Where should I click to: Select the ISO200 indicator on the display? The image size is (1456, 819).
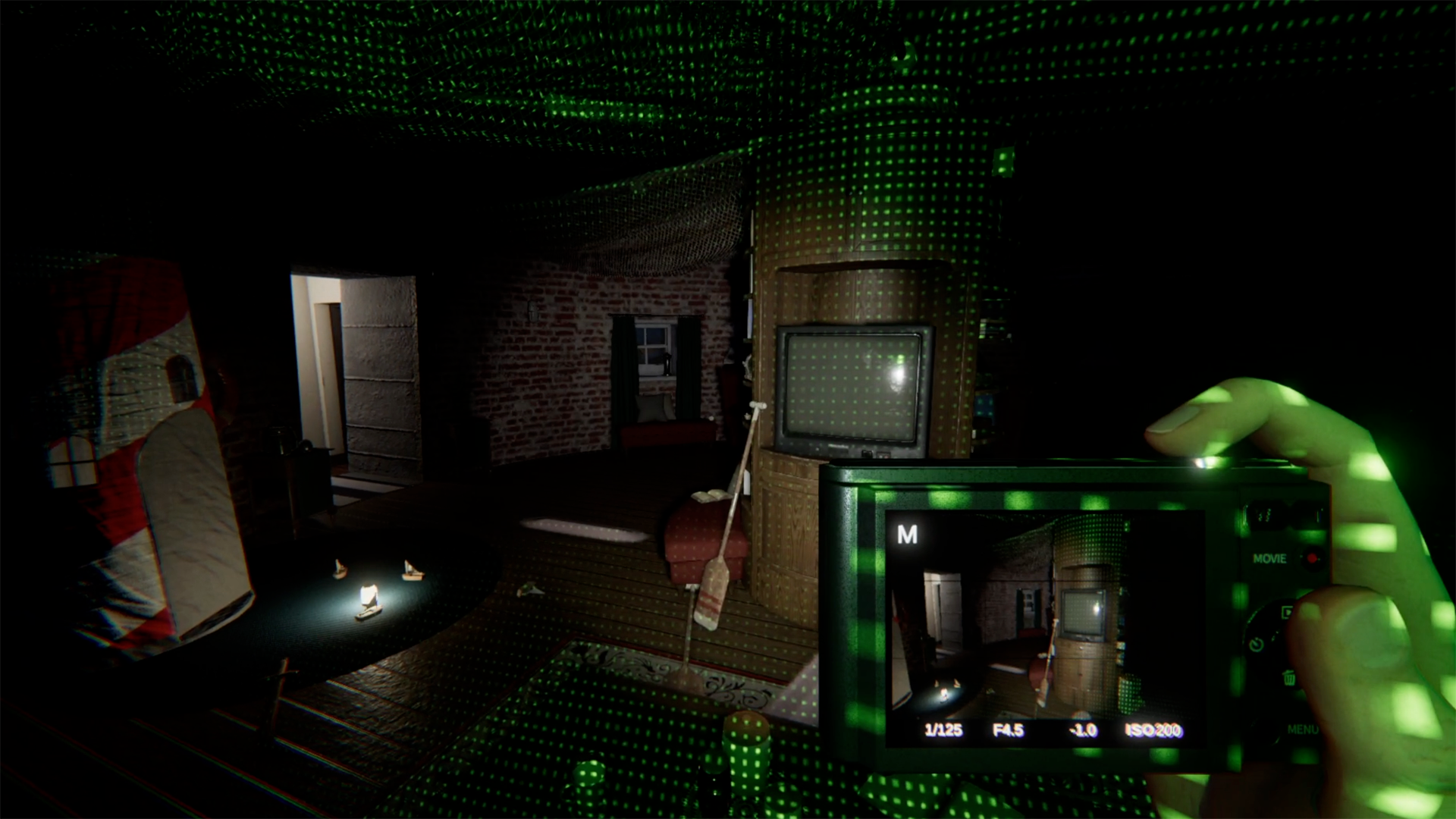tap(1151, 730)
